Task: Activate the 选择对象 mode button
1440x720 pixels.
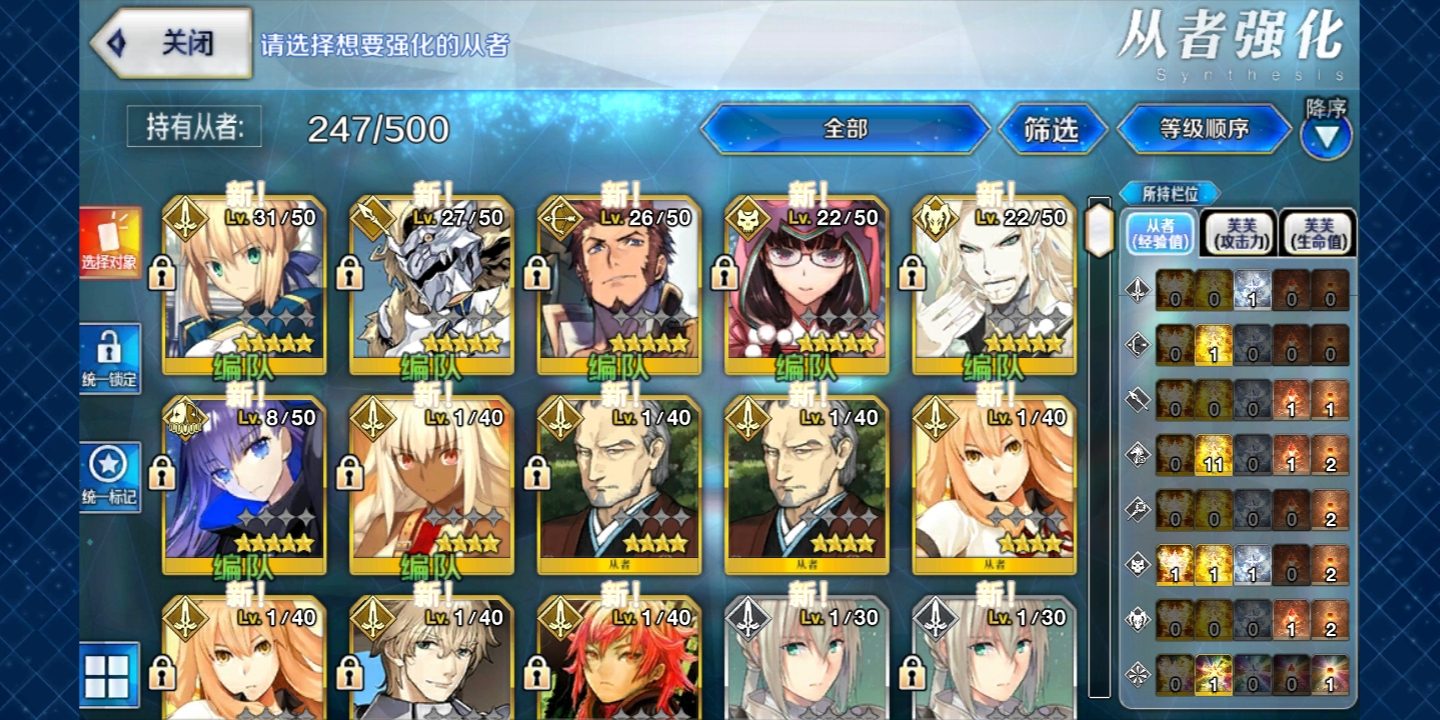Action: pyautogui.click(x=109, y=243)
